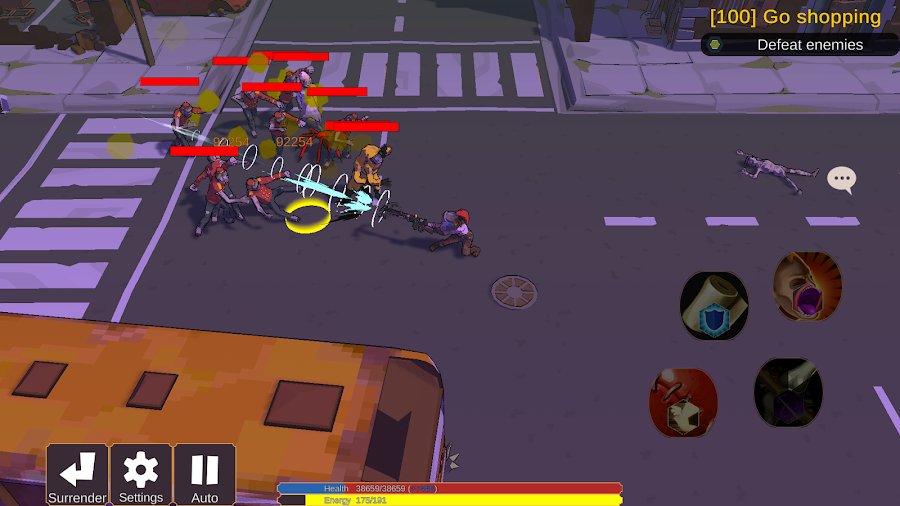Trigger the red fist punch ability

[684, 402]
